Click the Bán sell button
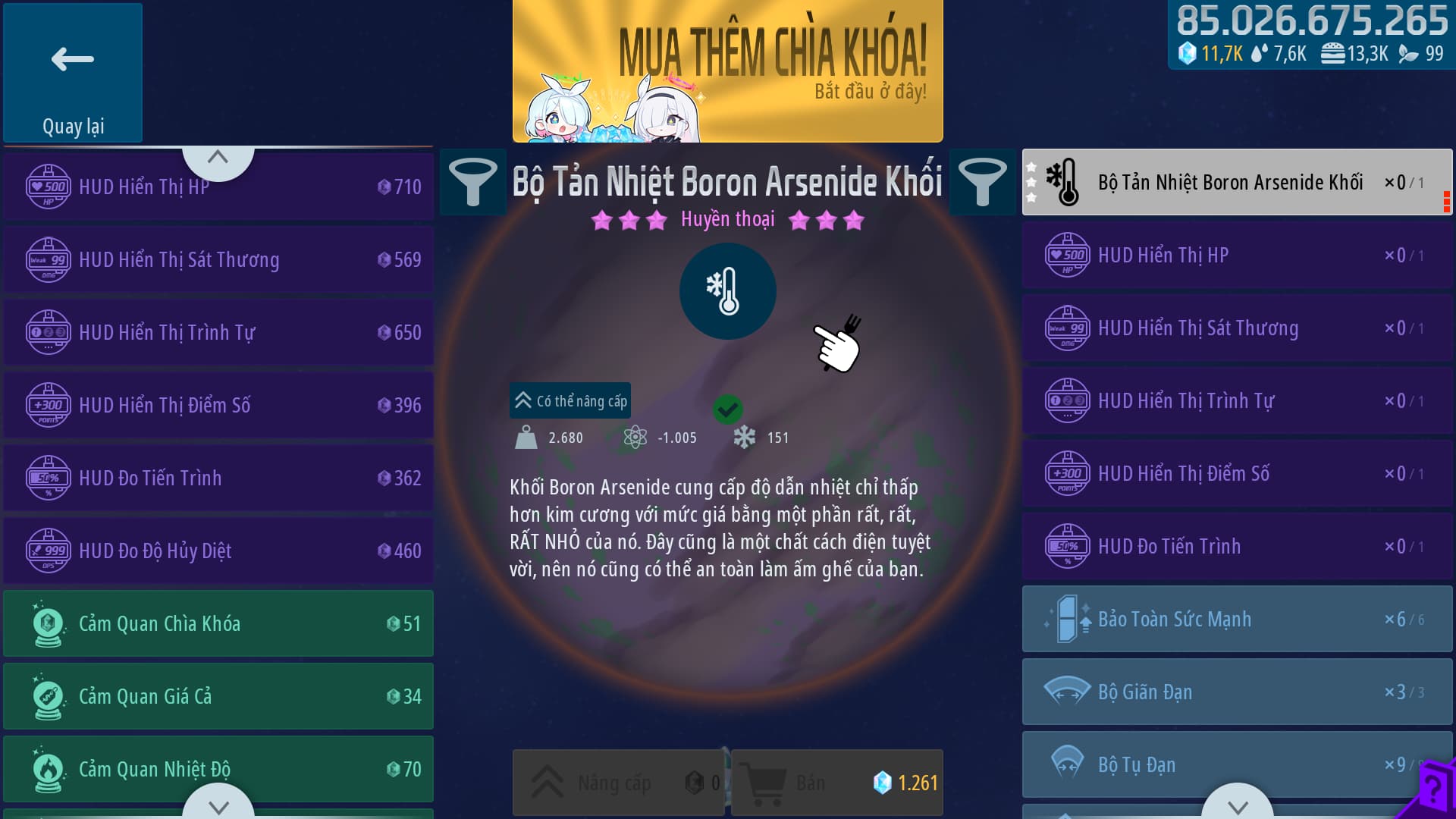This screenshot has height=819, width=1456. click(x=836, y=783)
